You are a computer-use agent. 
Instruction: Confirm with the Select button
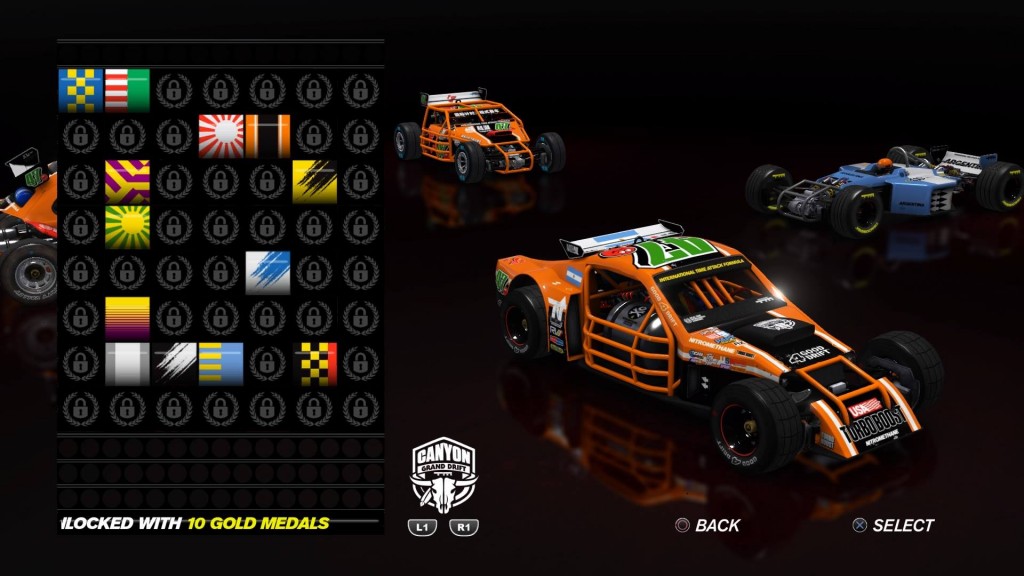892,525
